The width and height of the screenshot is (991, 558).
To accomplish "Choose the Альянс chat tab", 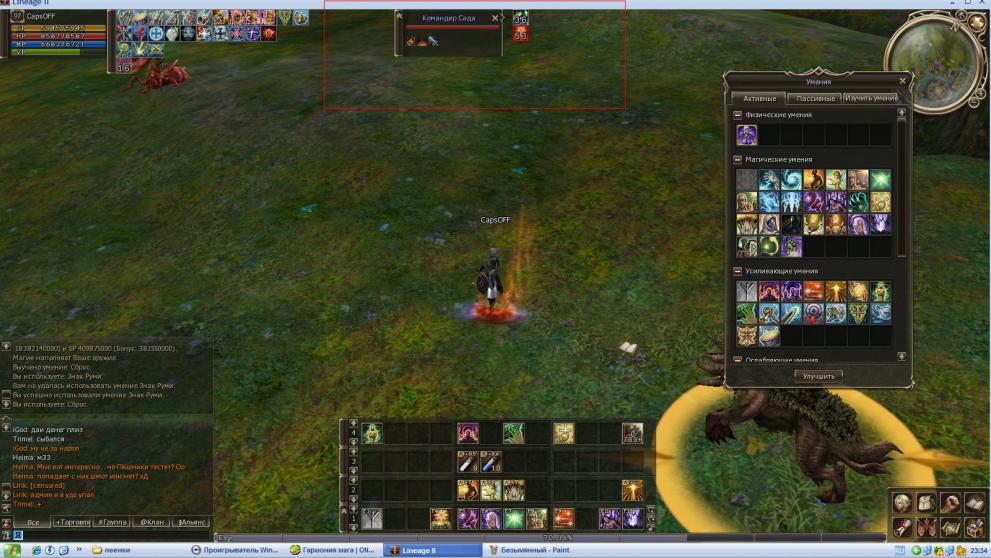I will coord(191,522).
